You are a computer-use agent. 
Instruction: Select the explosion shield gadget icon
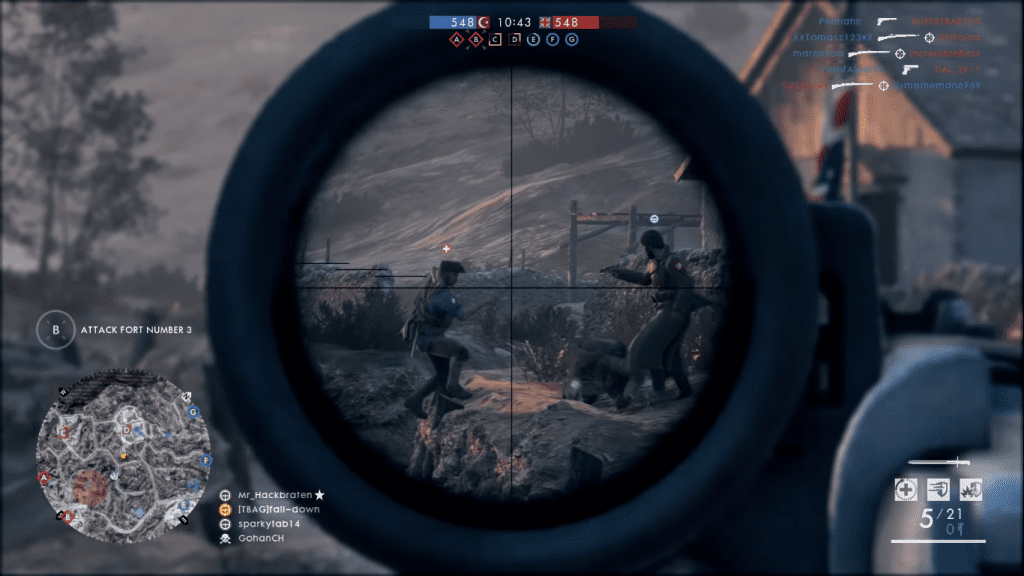[x=970, y=489]
